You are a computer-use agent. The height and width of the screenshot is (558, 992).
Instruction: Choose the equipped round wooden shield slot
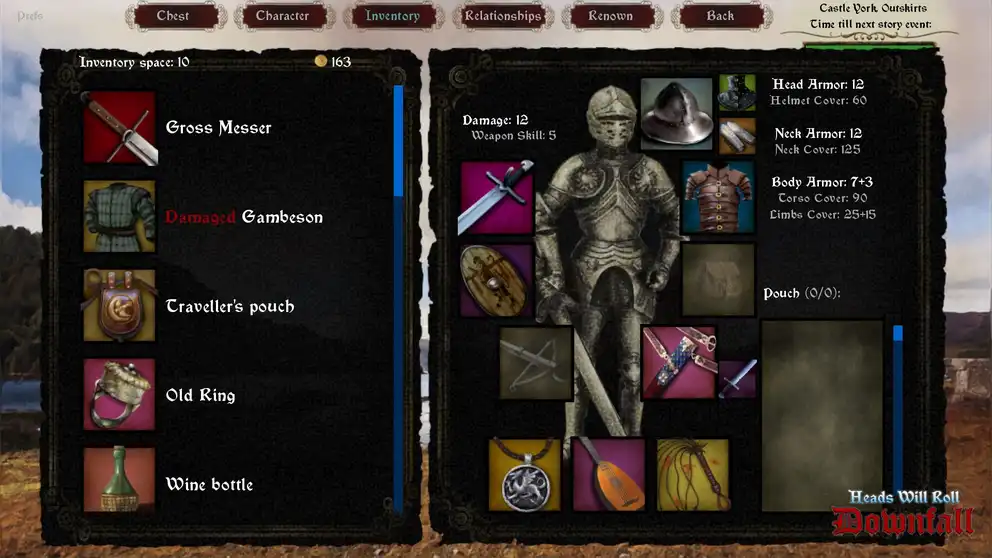pyautogui.click(x=496, y=280)
